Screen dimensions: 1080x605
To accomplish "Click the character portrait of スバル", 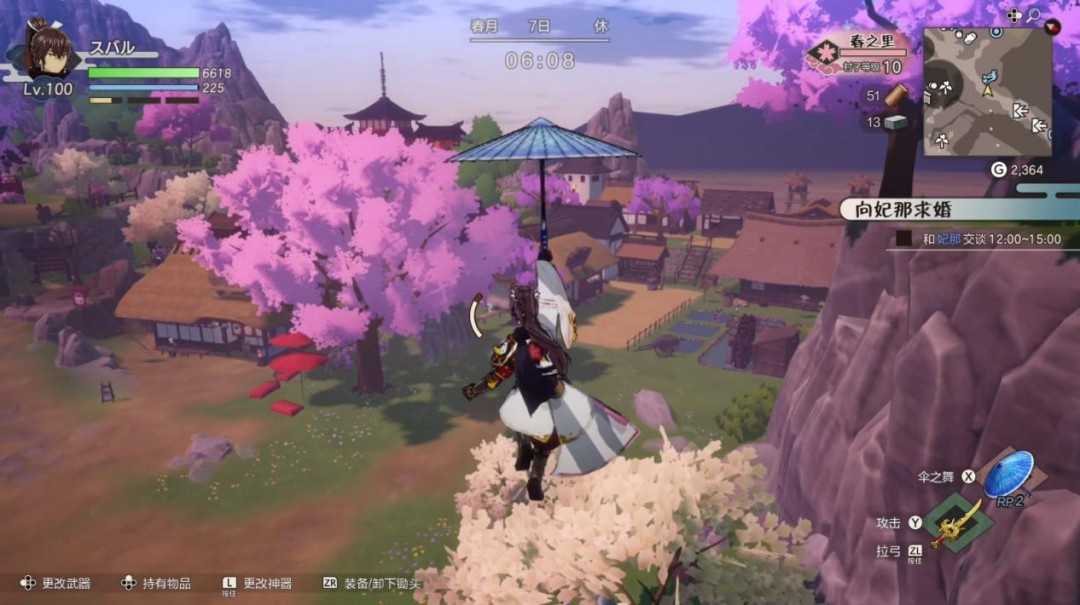I will point(47,51).
